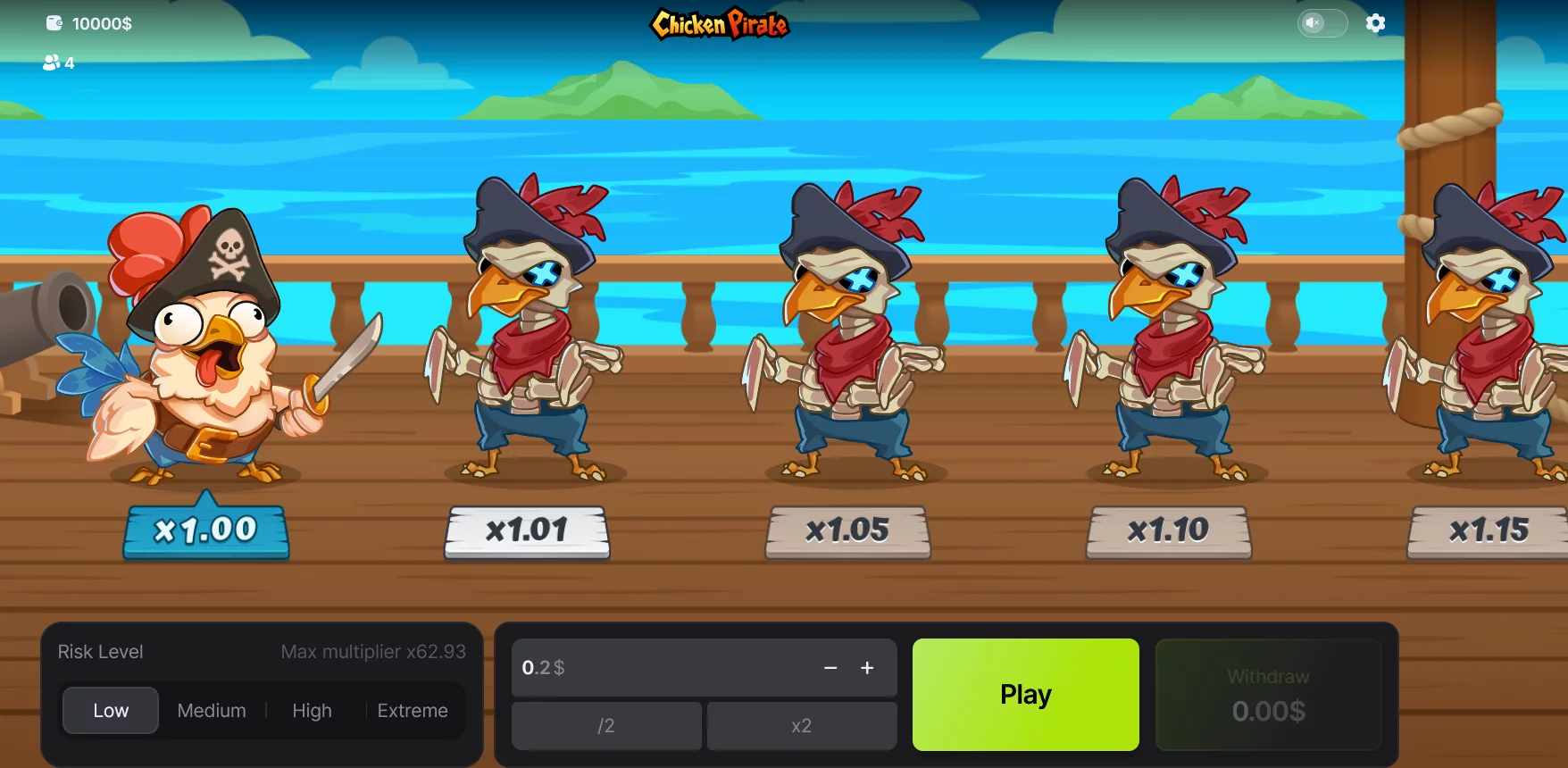
Task: Open settings via the gear icon
Action: click(x=1375, y=23)
